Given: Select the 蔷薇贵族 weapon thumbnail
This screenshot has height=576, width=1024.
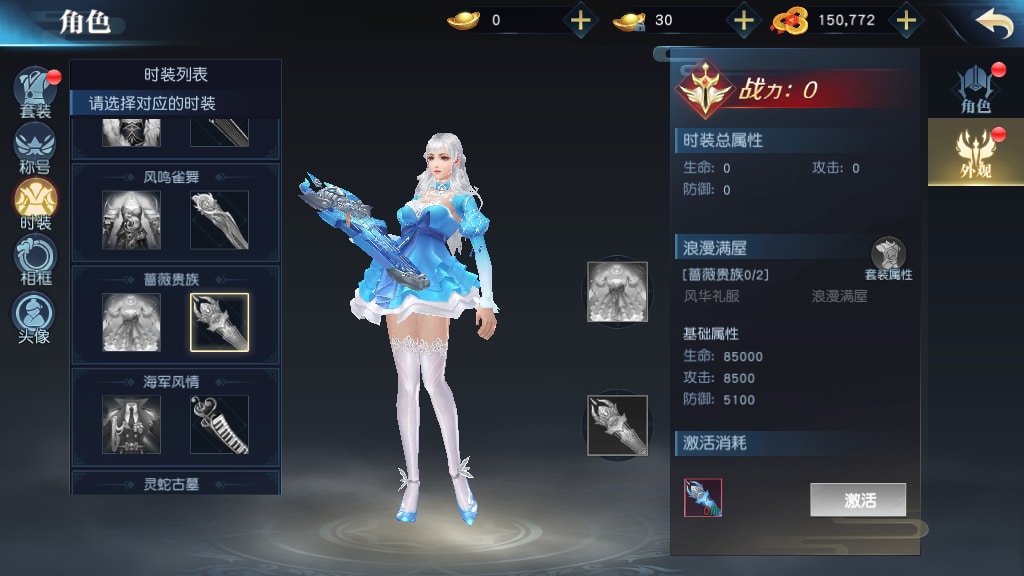Looking at the screenshot, I should click(219, 322).
